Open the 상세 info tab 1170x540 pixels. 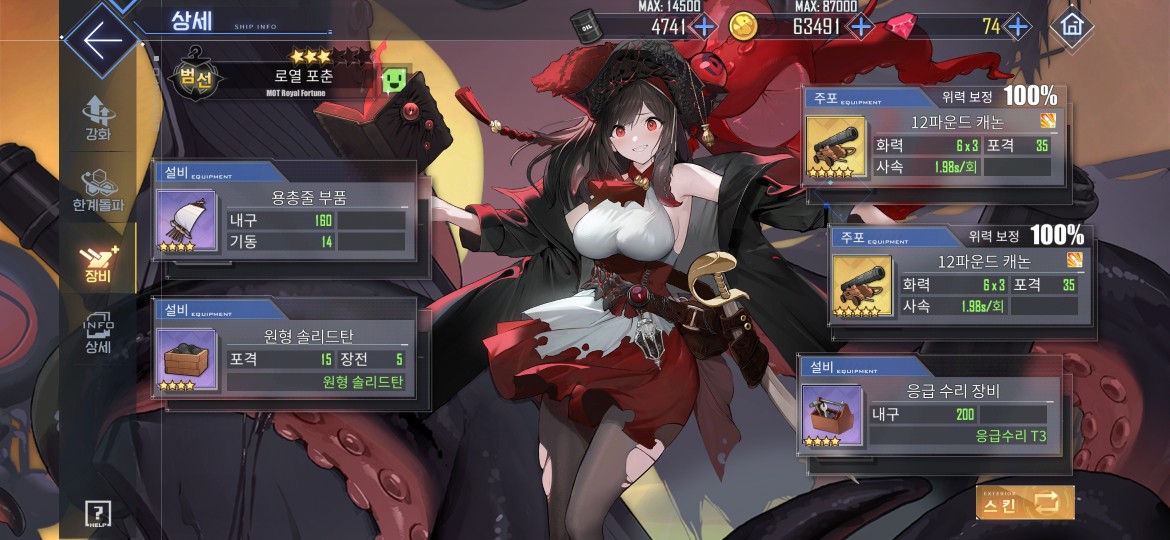click(98, 334)
